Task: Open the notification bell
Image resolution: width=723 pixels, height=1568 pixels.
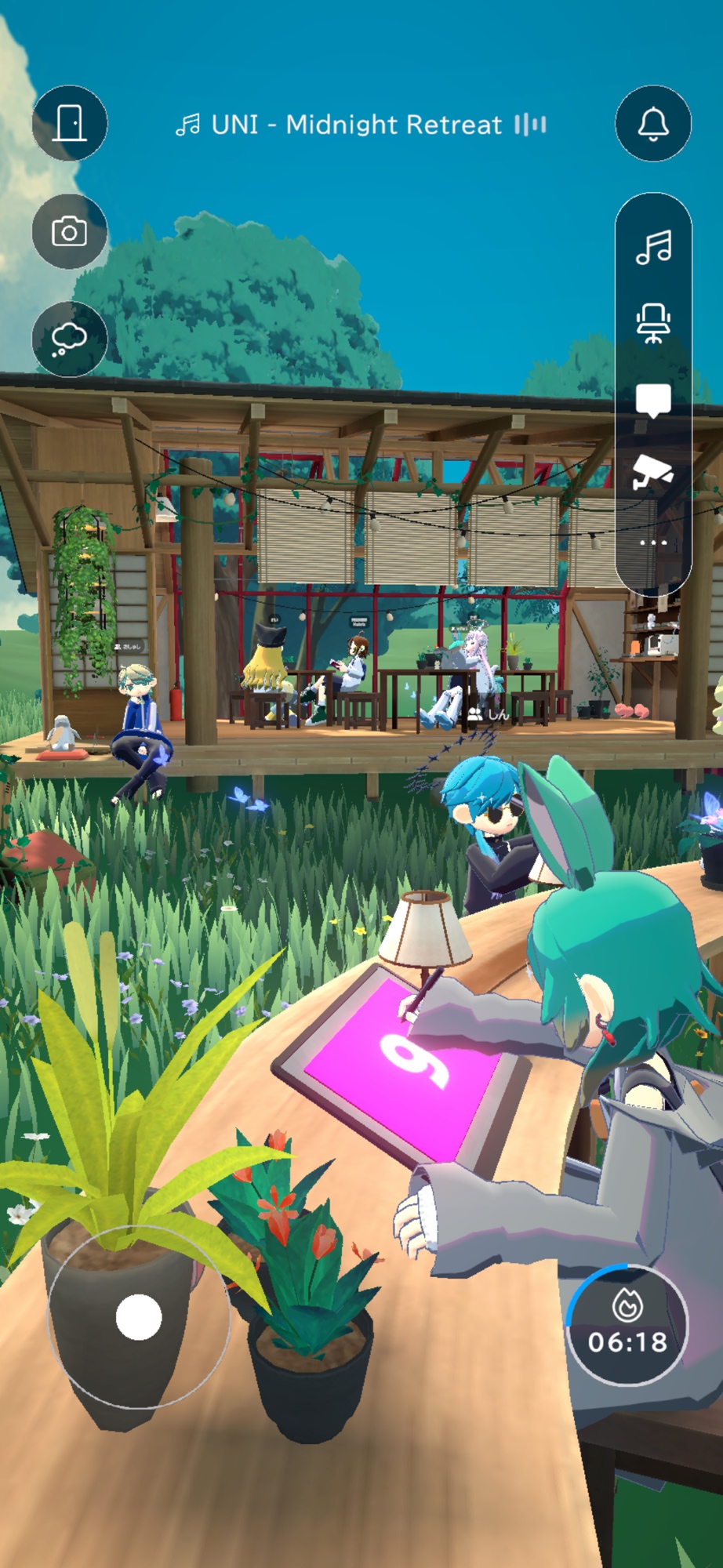Action: 653,123
